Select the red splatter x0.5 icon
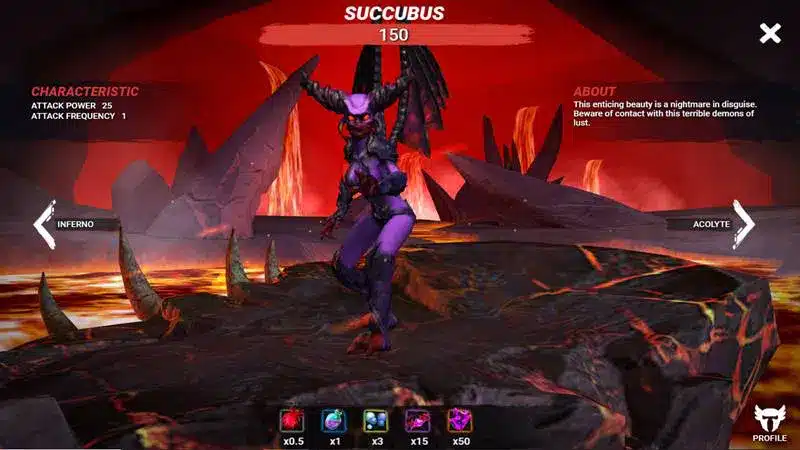The width and height of the screenshot is (800, 450). pos(293,421)
